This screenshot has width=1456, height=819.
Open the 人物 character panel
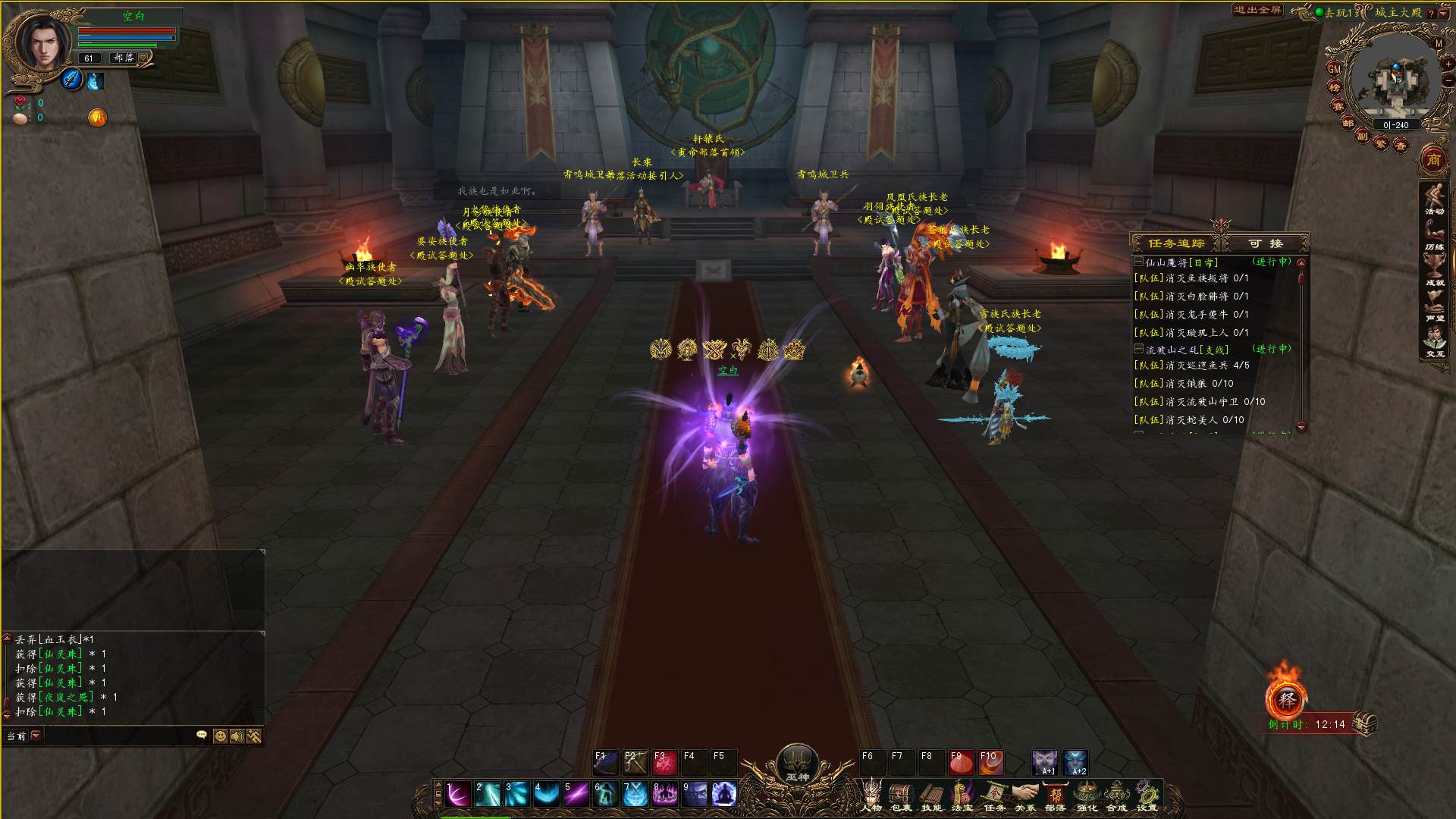[x=871, y=795]
